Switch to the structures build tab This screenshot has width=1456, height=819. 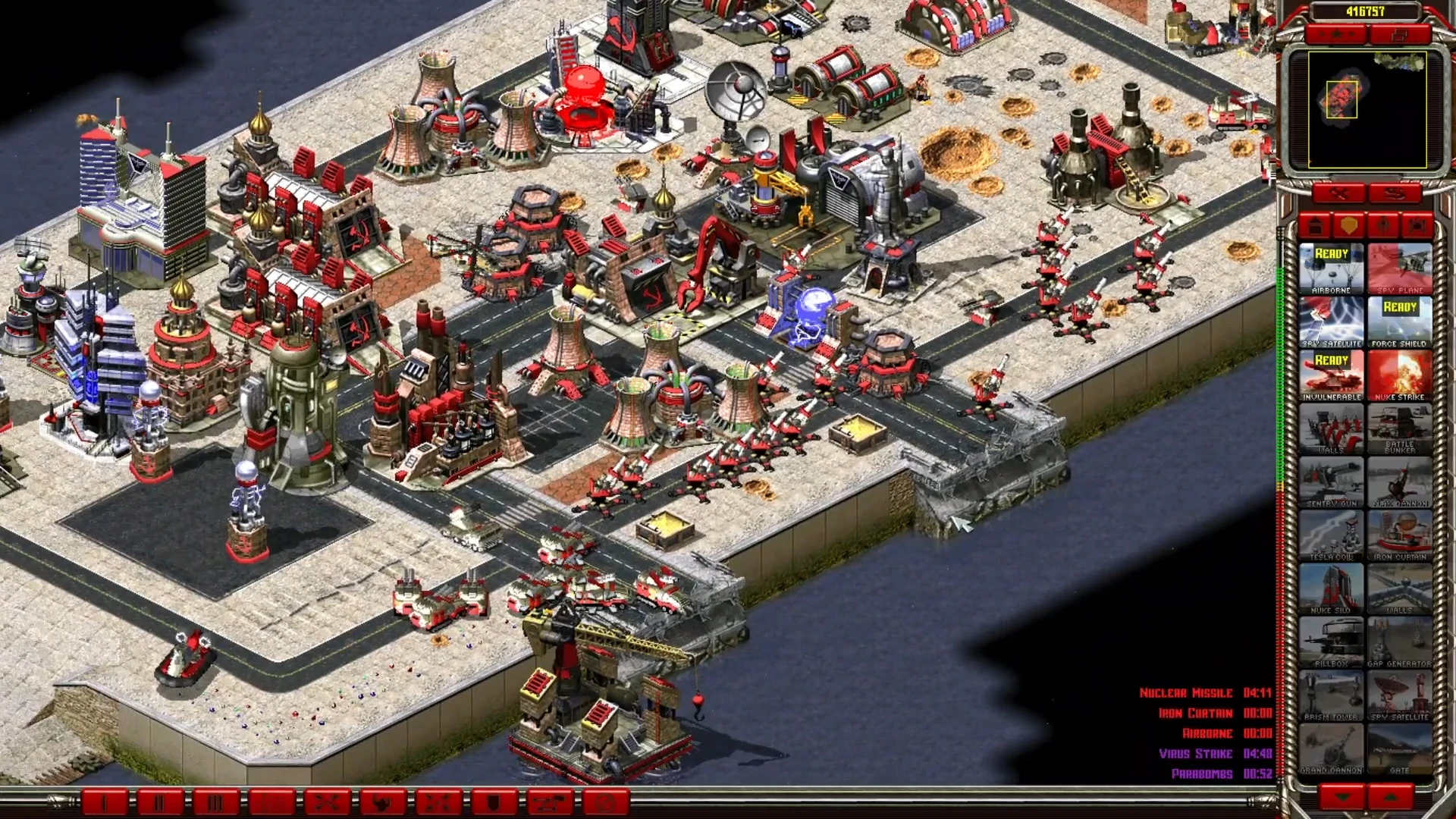click(1316, 225)
